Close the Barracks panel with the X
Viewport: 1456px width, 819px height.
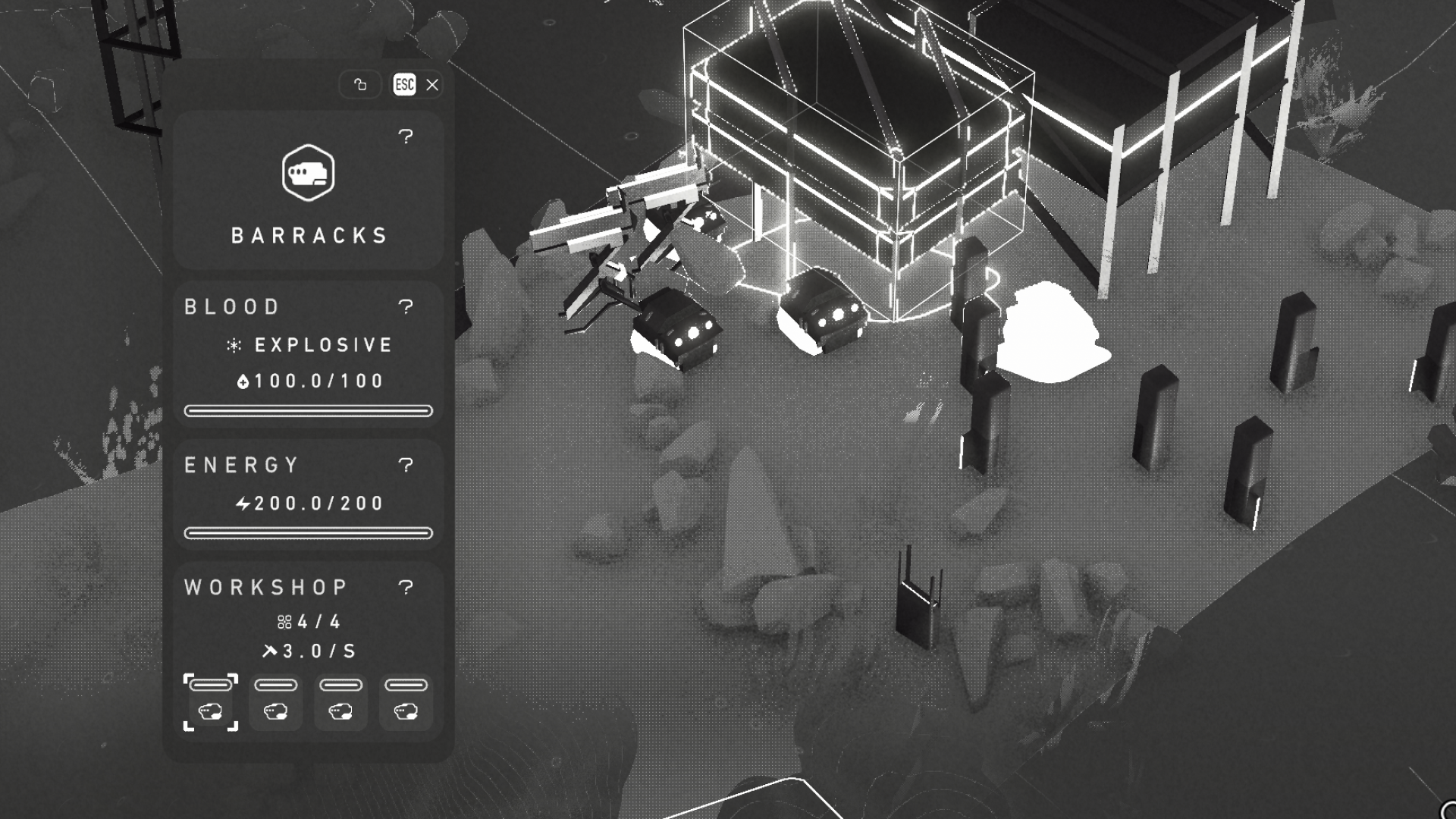click(432, 85)
